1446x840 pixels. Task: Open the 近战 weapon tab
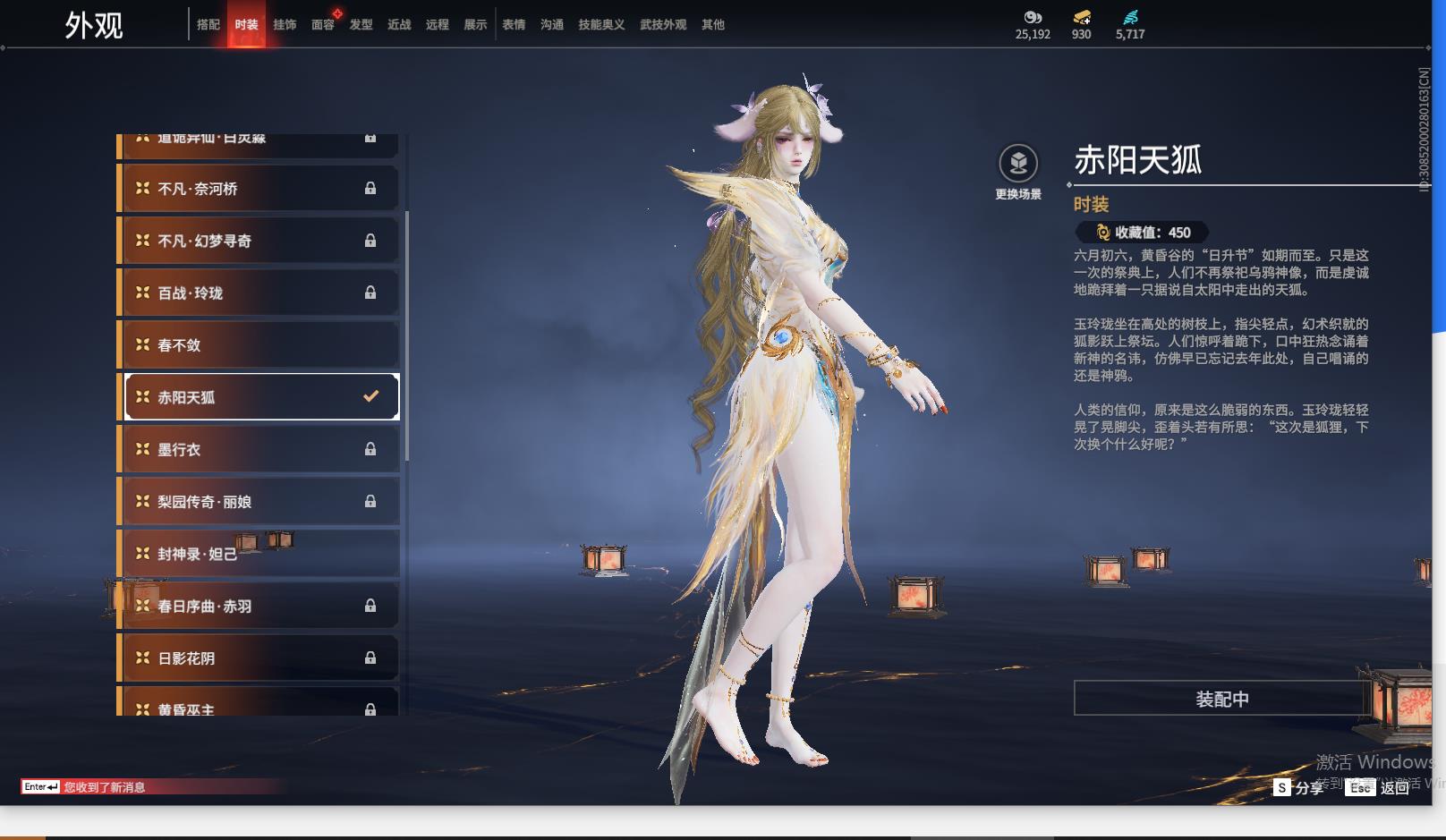click(399, 25)
